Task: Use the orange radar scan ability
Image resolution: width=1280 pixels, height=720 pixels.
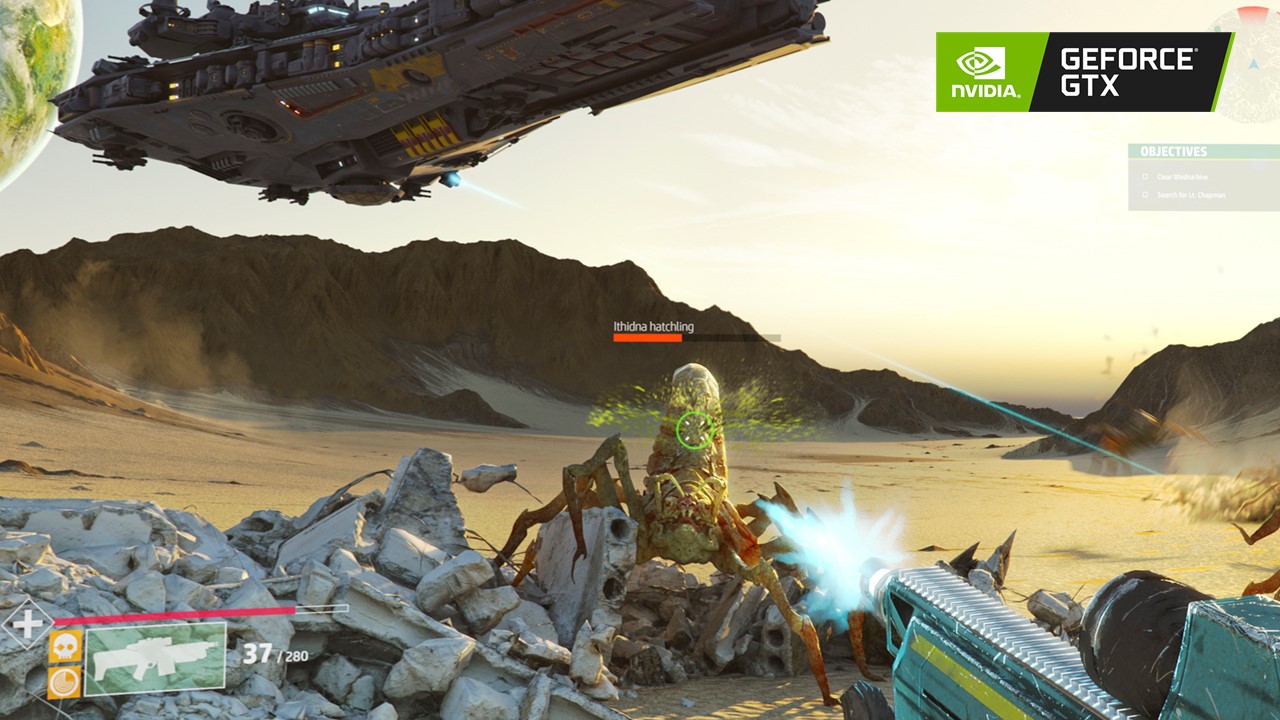Action: (65, 682)
